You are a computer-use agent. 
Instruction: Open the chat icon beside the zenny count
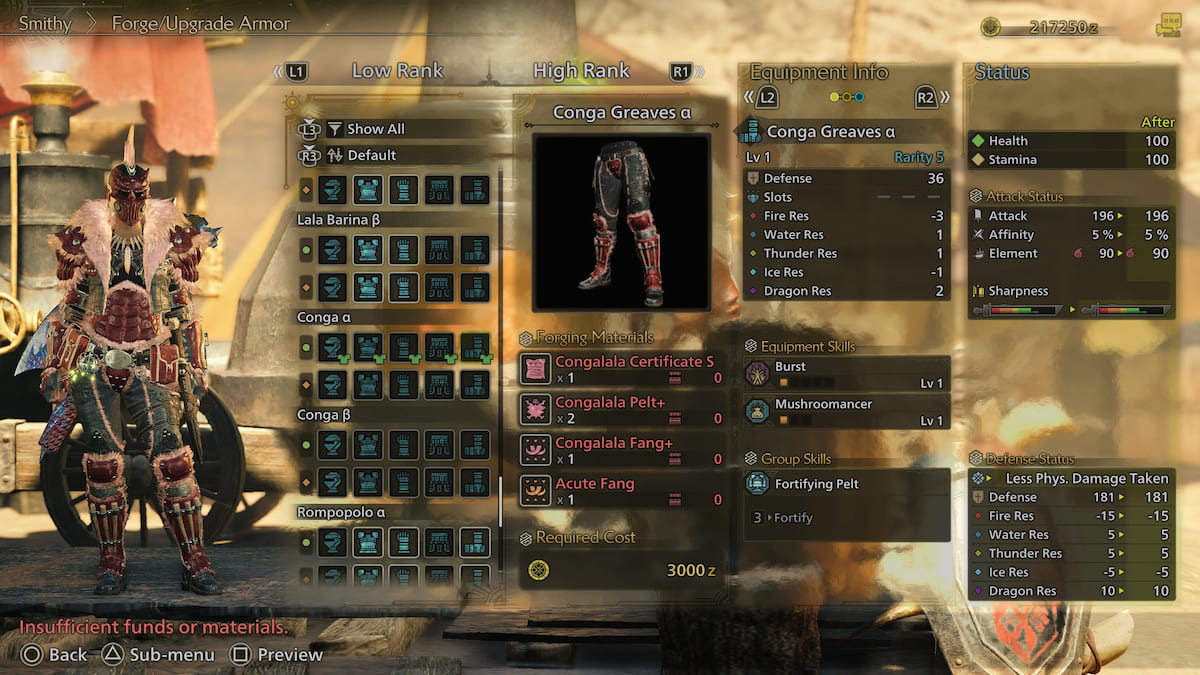click(1167, 26)
